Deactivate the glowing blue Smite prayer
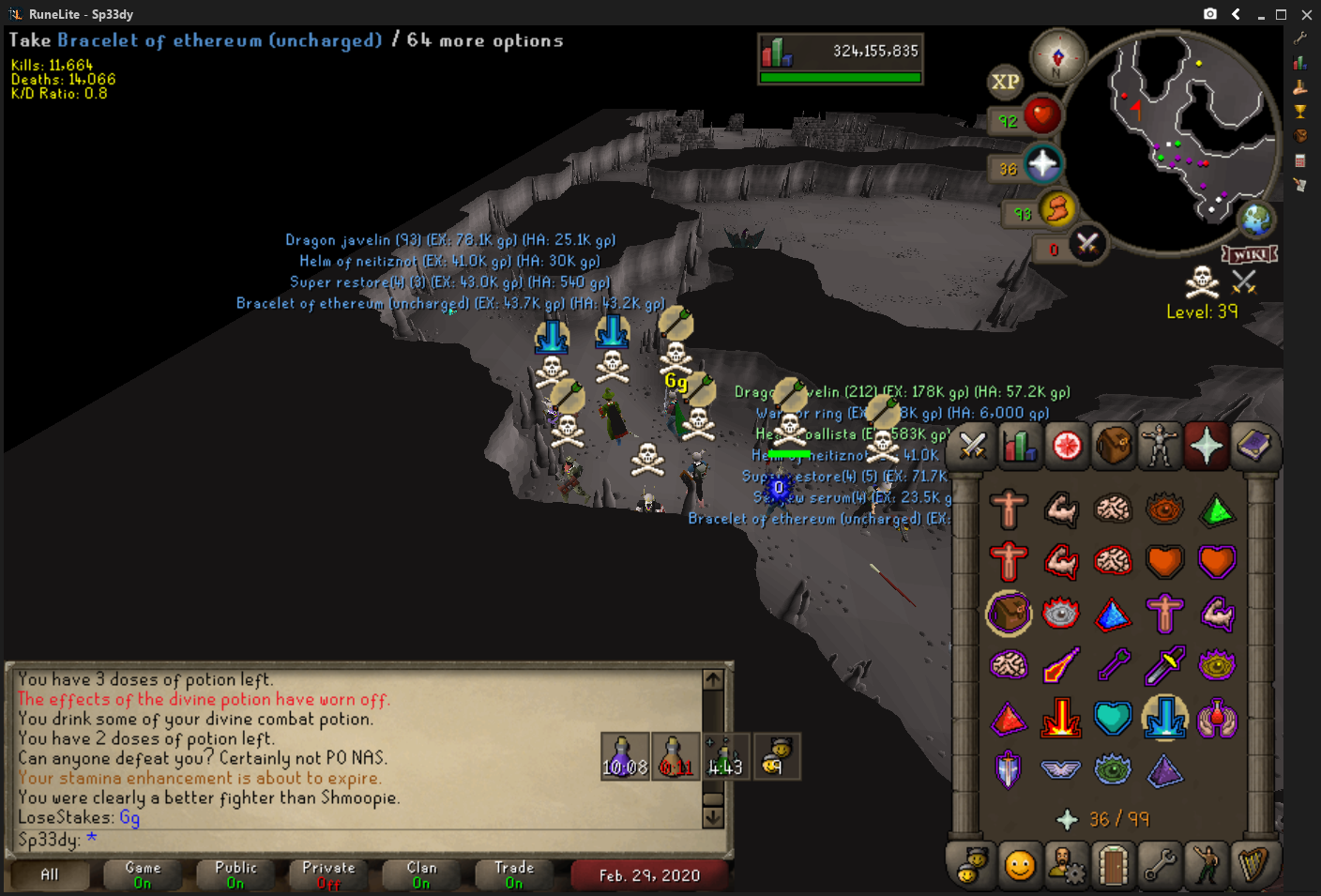 click(x=1164, y=719)
